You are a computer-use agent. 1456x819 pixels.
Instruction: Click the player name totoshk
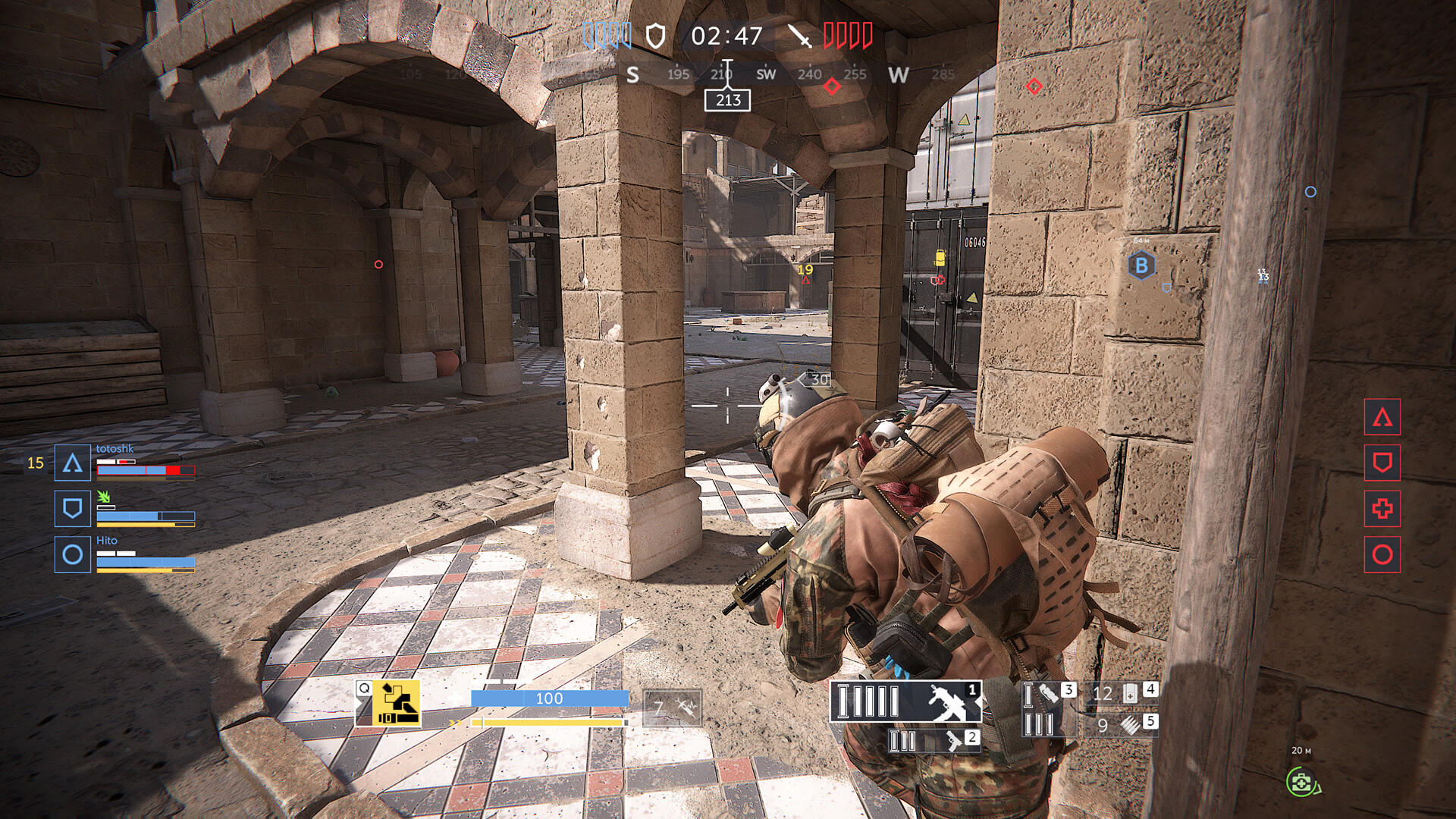point(114,448)
